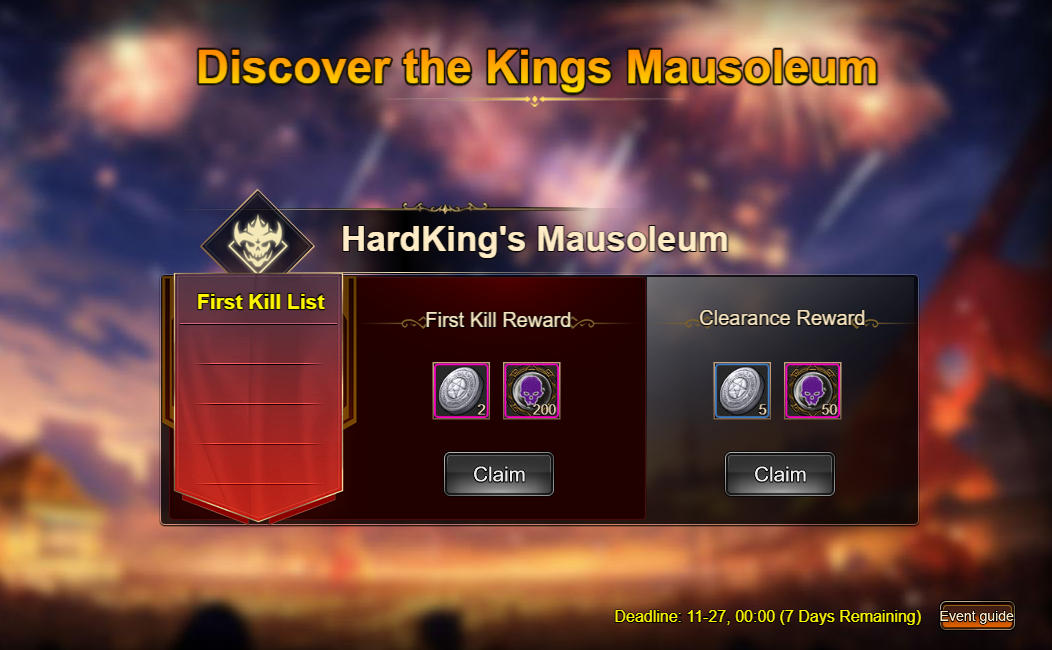Open the Event guide
This screenshot has width=1052, height=650.
[x=977, y=616]
